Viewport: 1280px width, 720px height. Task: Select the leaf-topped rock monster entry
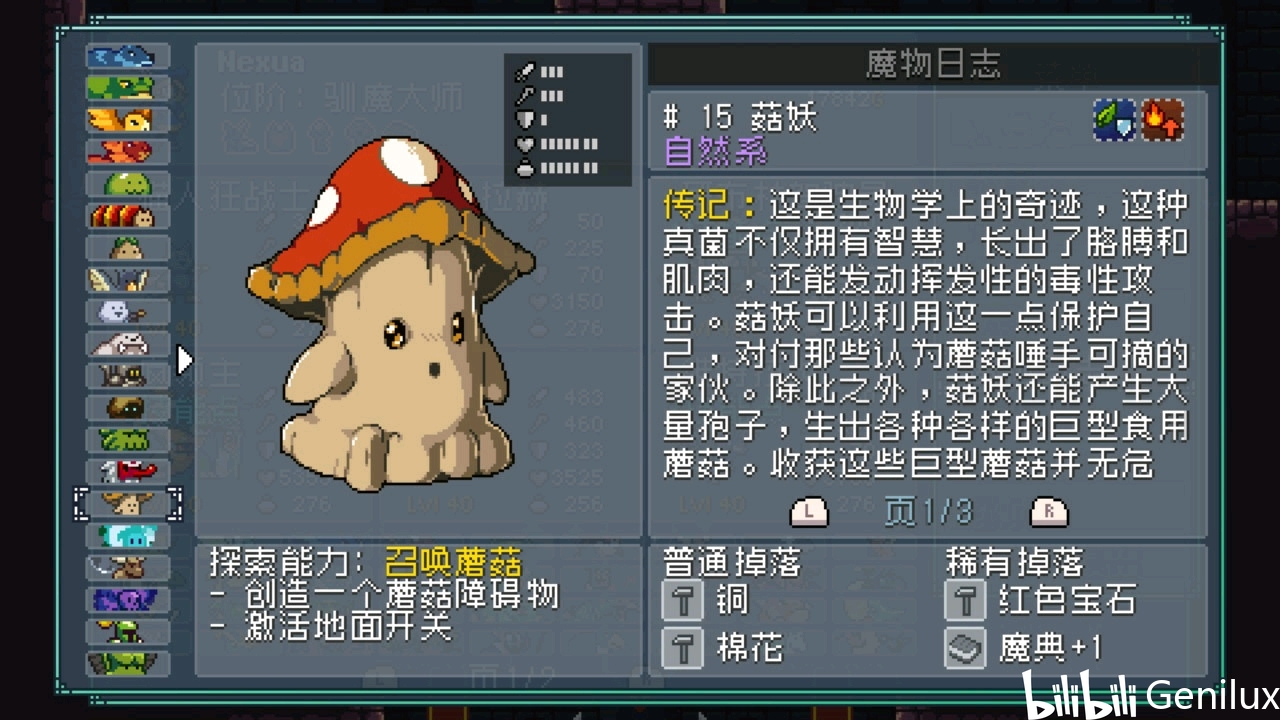coord(127,248)
